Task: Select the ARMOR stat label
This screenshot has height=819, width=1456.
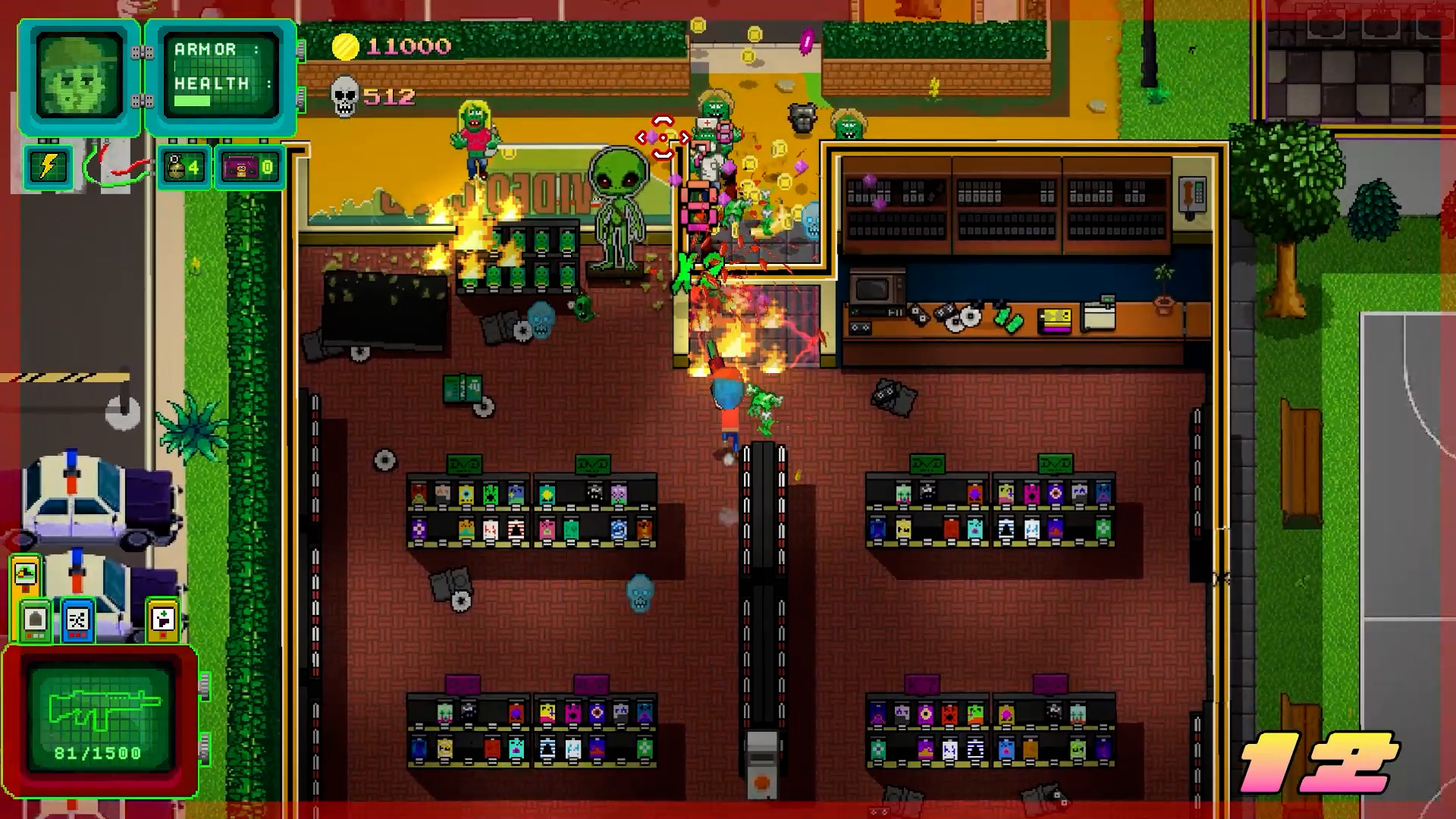Action: [x=203, y=49]
